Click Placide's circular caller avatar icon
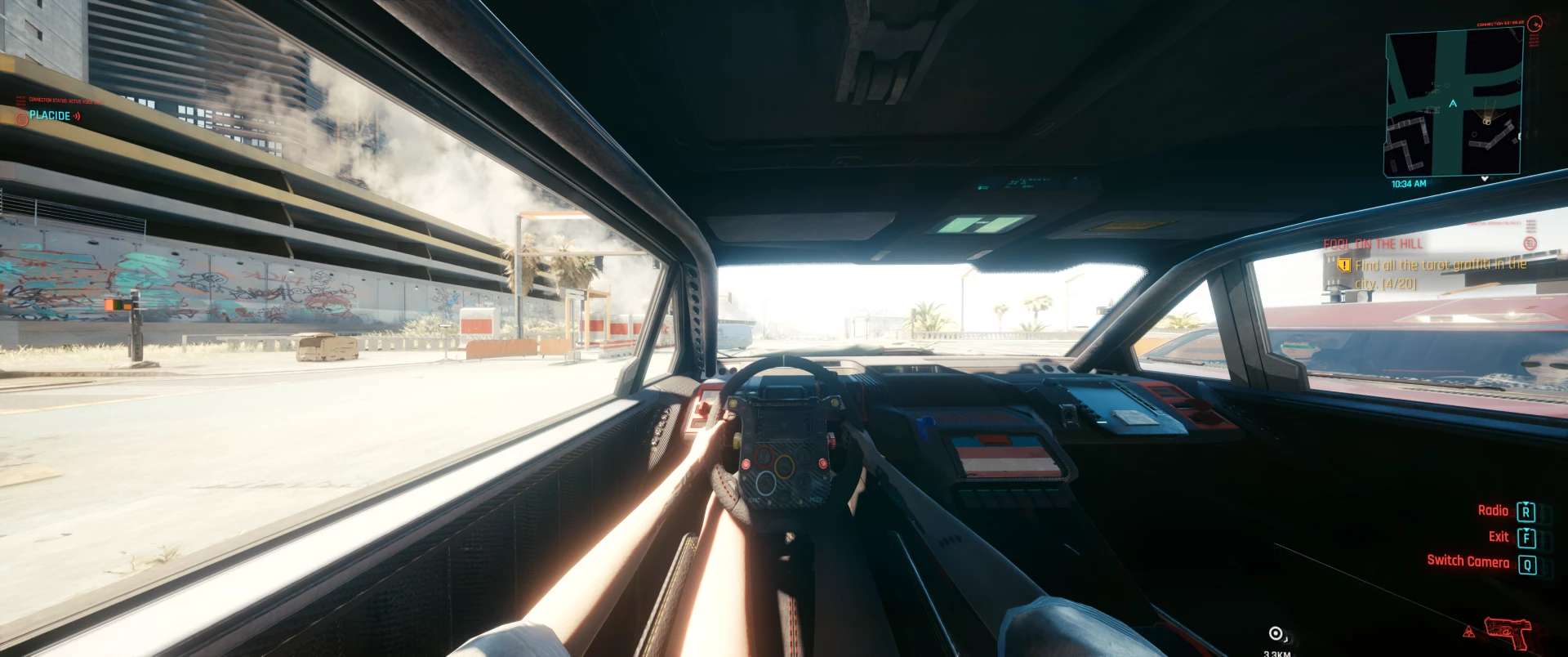This screenshot has height=657, width=1568. [21, 119]
